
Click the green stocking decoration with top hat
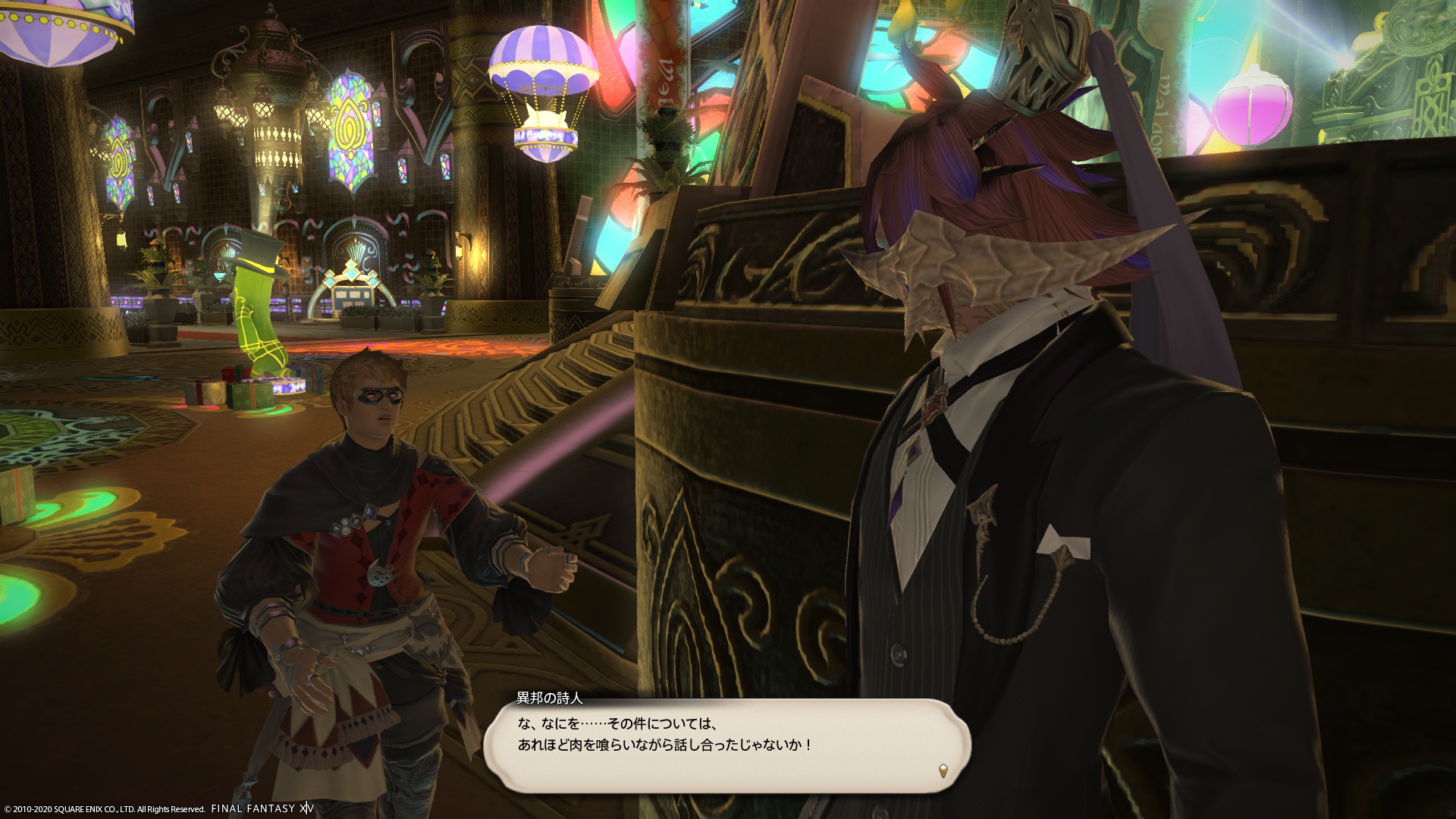pos(258,318)
